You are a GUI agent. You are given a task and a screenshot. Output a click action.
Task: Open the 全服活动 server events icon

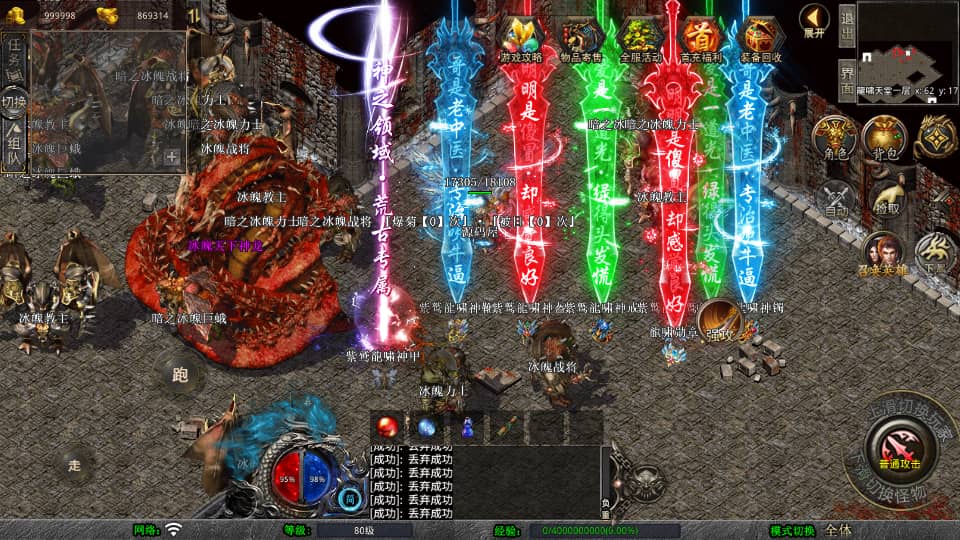click(x=642, y=39)
